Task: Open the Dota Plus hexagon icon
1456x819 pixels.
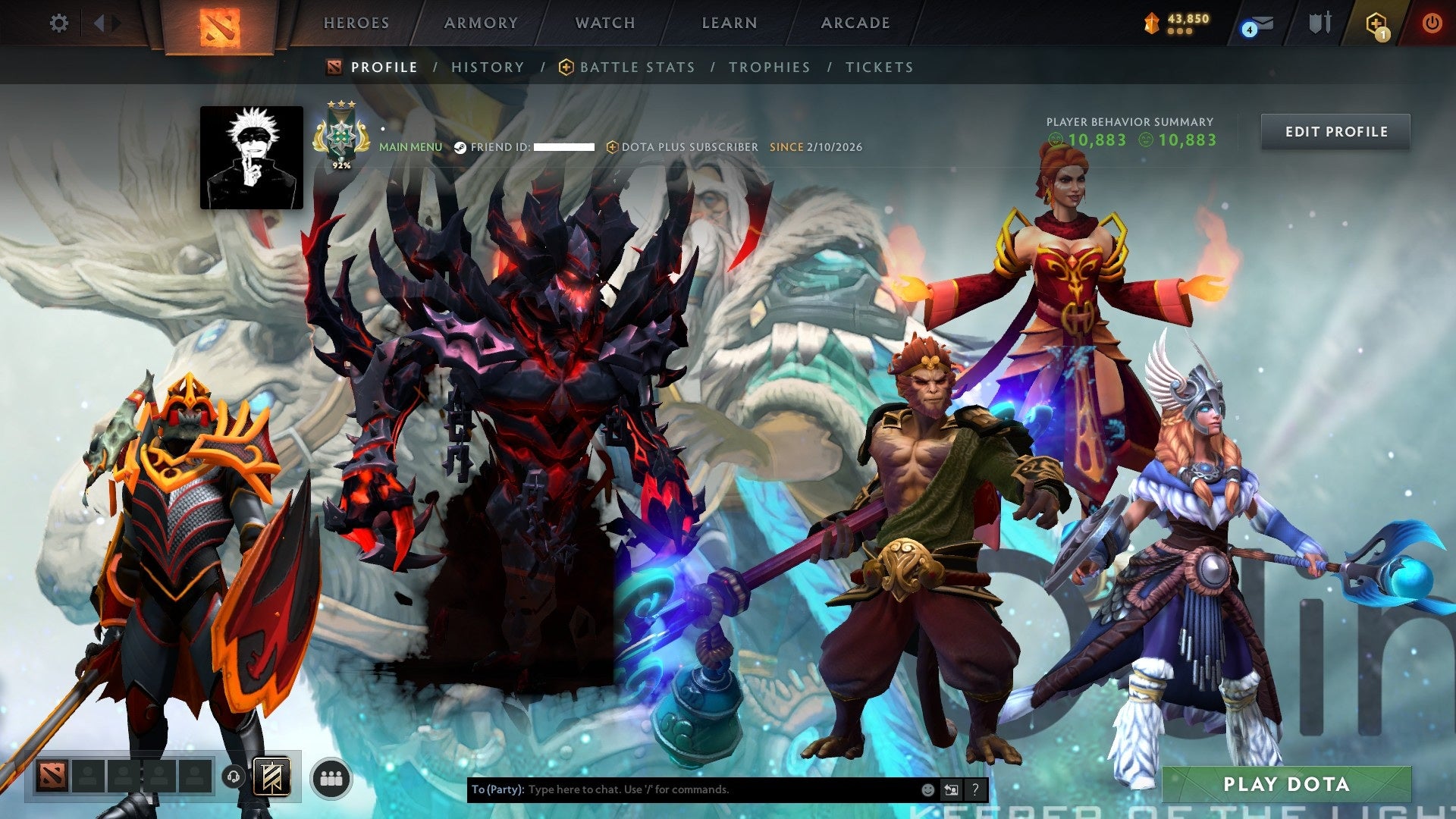Action: click(1375, 22)
